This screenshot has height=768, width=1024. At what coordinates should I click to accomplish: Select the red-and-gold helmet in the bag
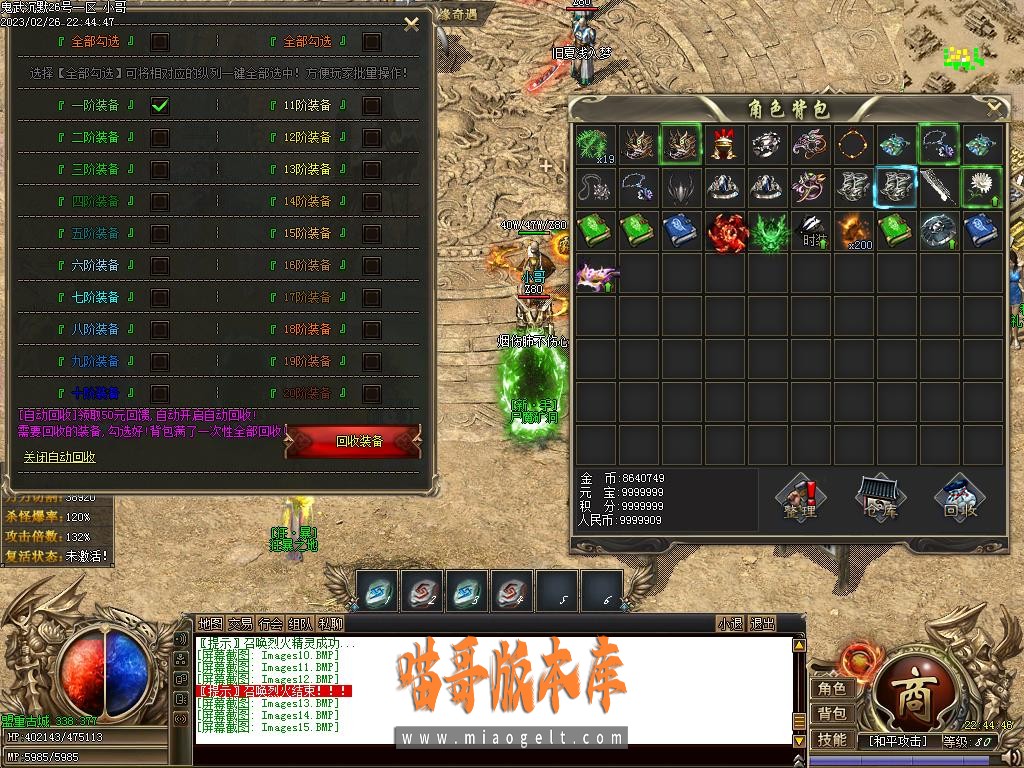coord(724,145)
